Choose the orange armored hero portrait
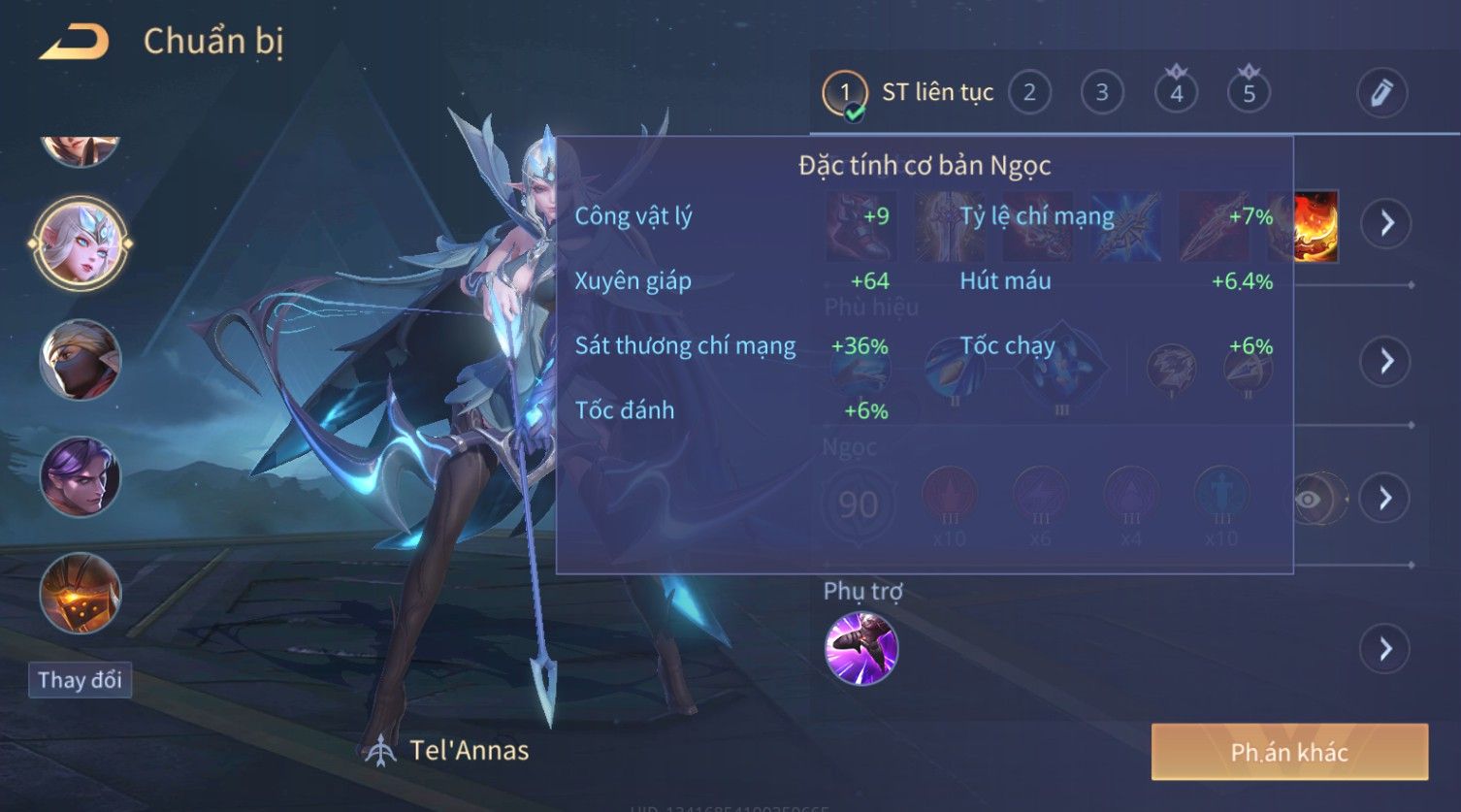1461x812 pixels. tap(80, 593)
